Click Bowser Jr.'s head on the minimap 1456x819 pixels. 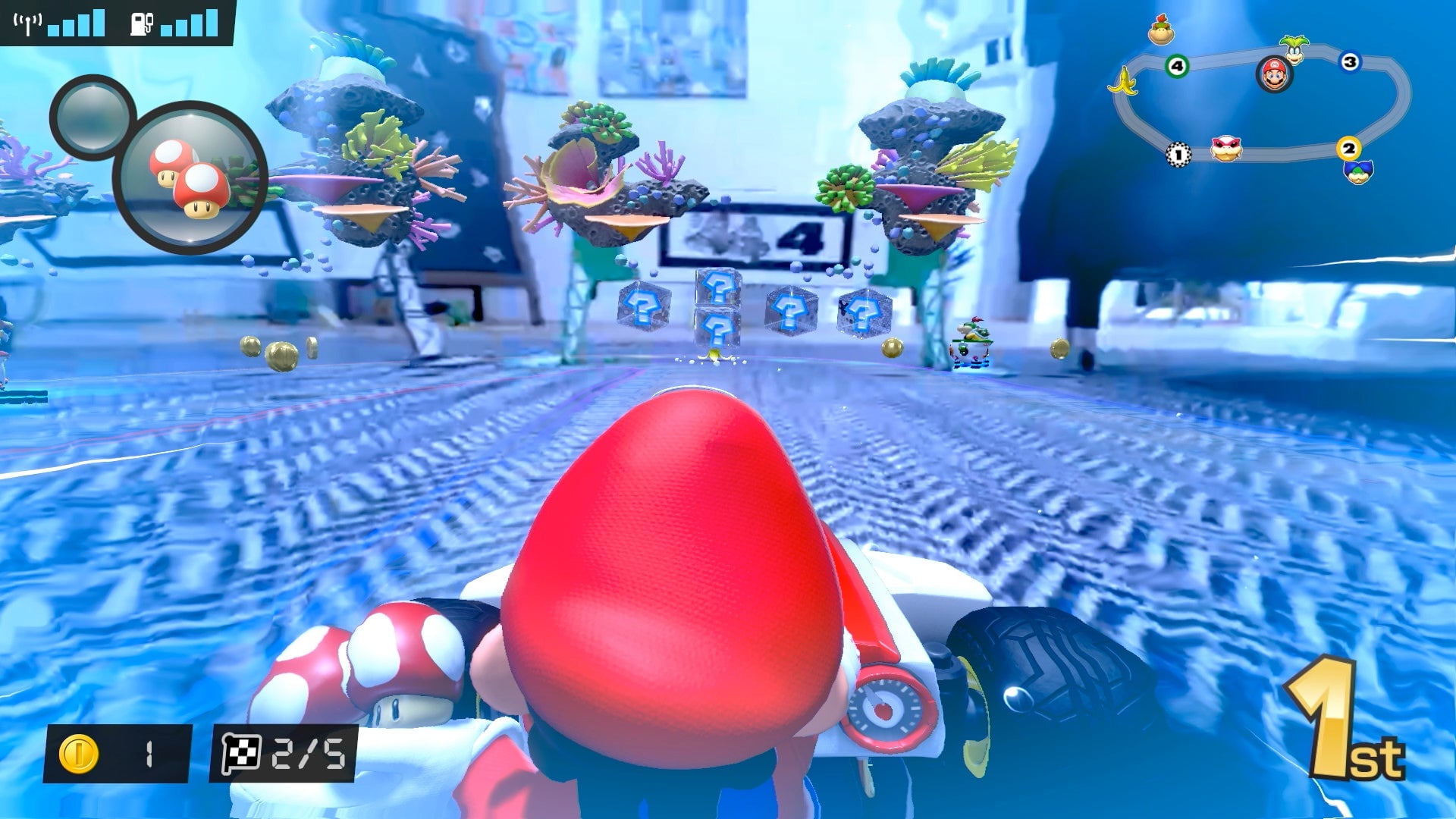coord(1162,30)
